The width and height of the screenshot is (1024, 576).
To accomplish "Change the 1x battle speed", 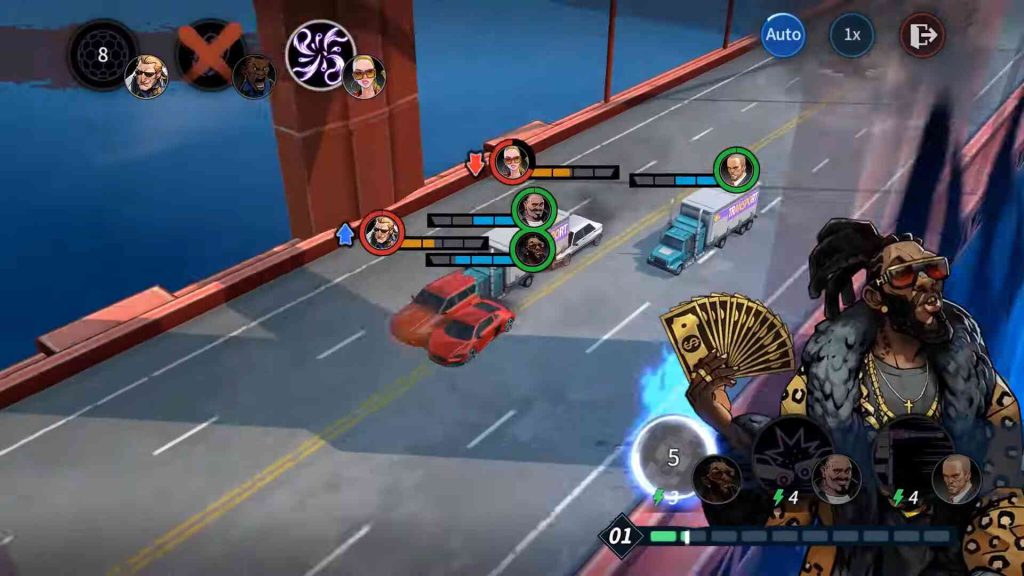I will pyautogui.click(x=851, y=35).
